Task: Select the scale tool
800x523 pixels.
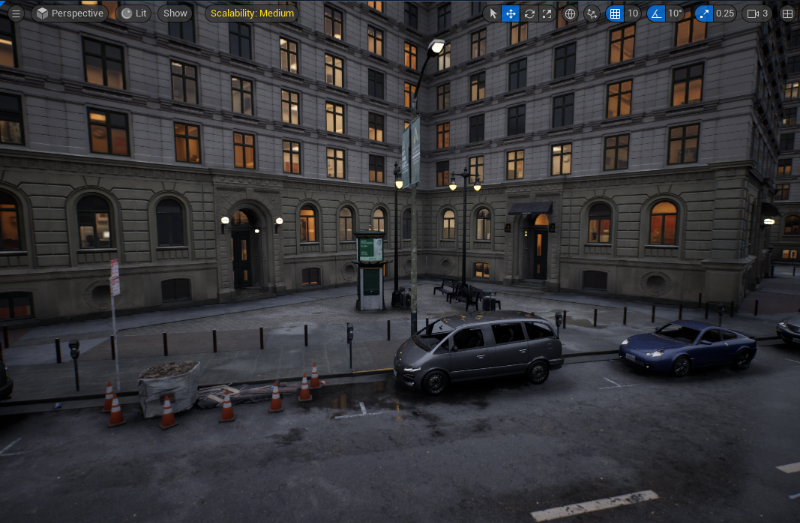Action: click(547, 13)
